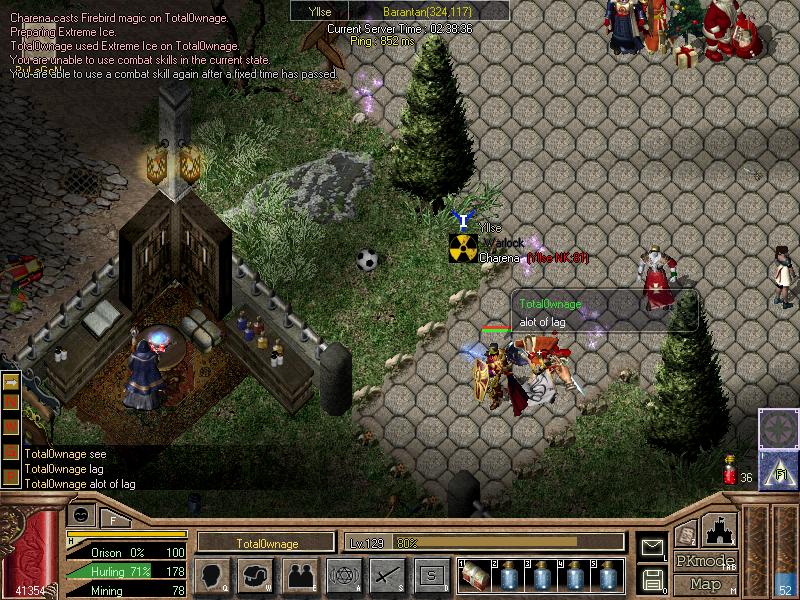
Task: Select the F tab above stats
Action: [114, 520]
